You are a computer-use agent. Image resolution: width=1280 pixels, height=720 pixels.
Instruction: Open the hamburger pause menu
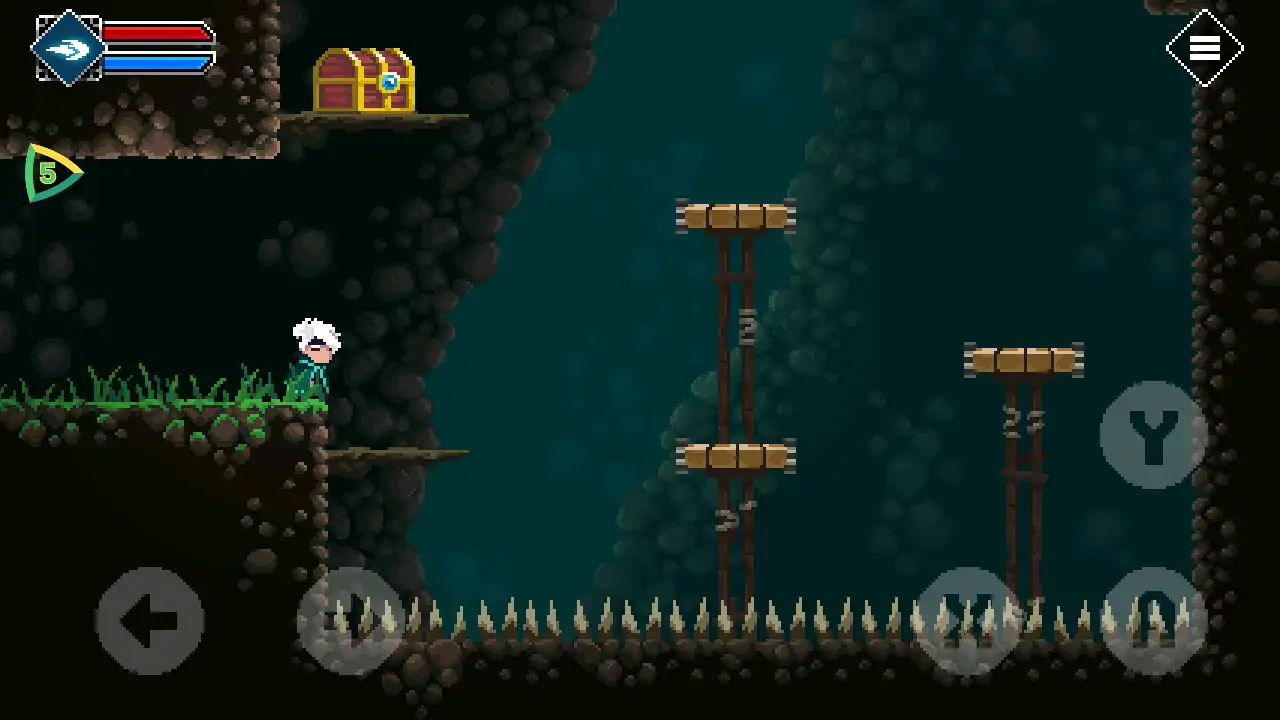[1204, 48]
